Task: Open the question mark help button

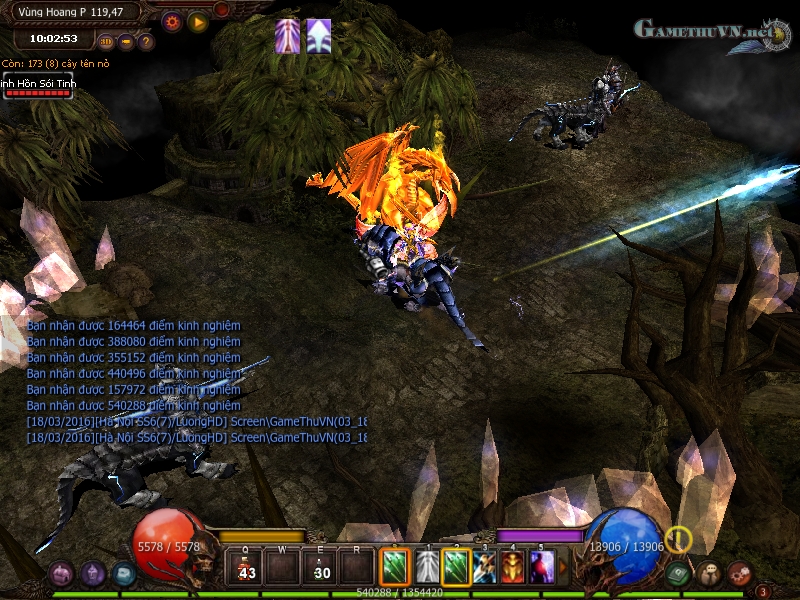Action: pyautogui.click(x=146, y=42)
